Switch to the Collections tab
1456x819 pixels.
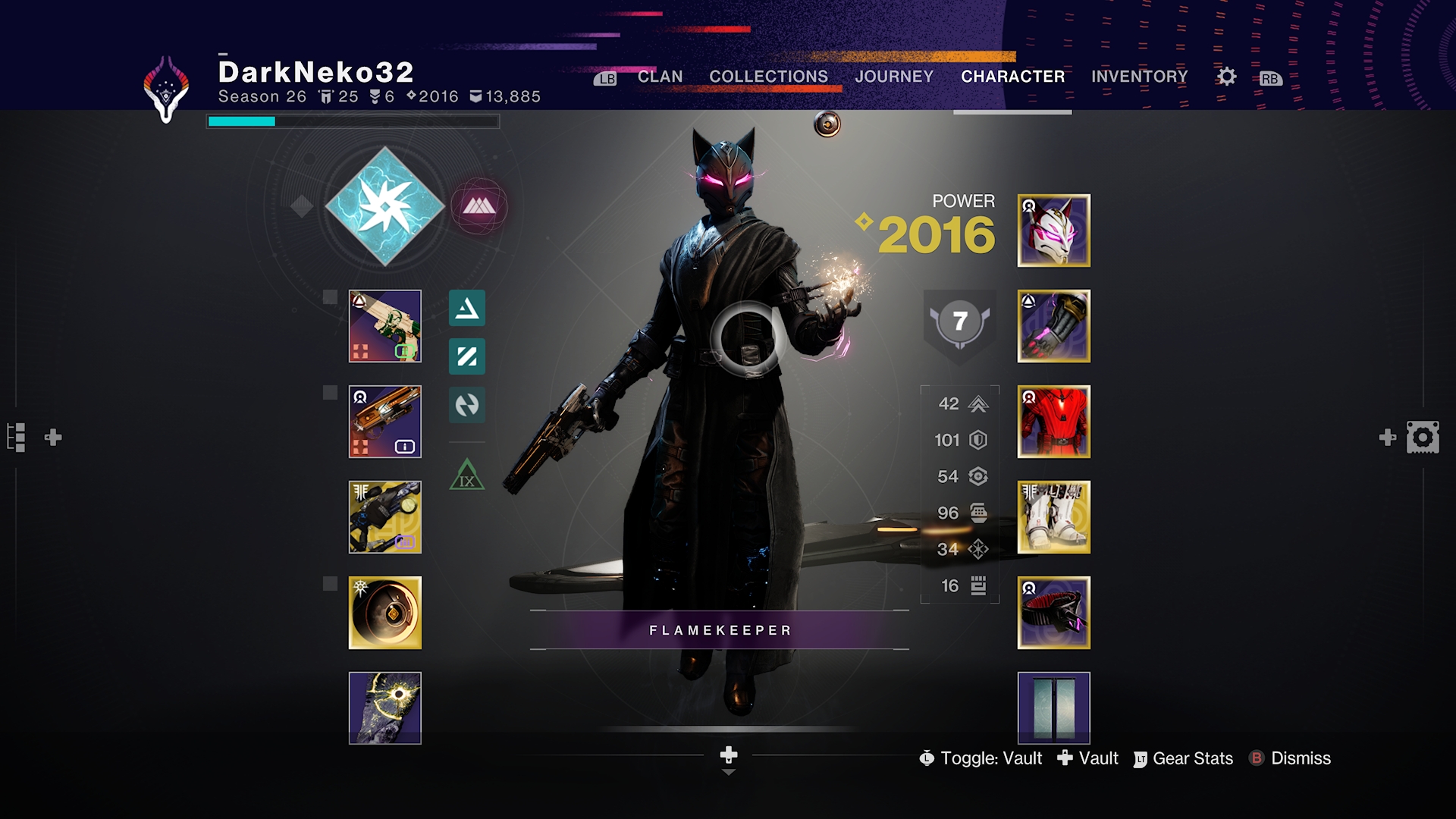coord(768,77)
